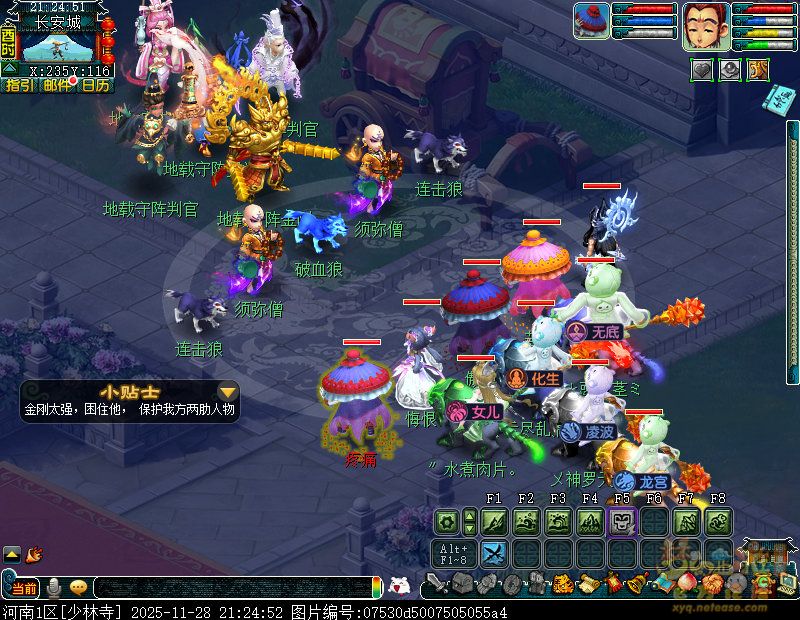Activate the F1 skill slot
Screen dimensions: 800x620
pyautogui.click(x=494, y=521)
